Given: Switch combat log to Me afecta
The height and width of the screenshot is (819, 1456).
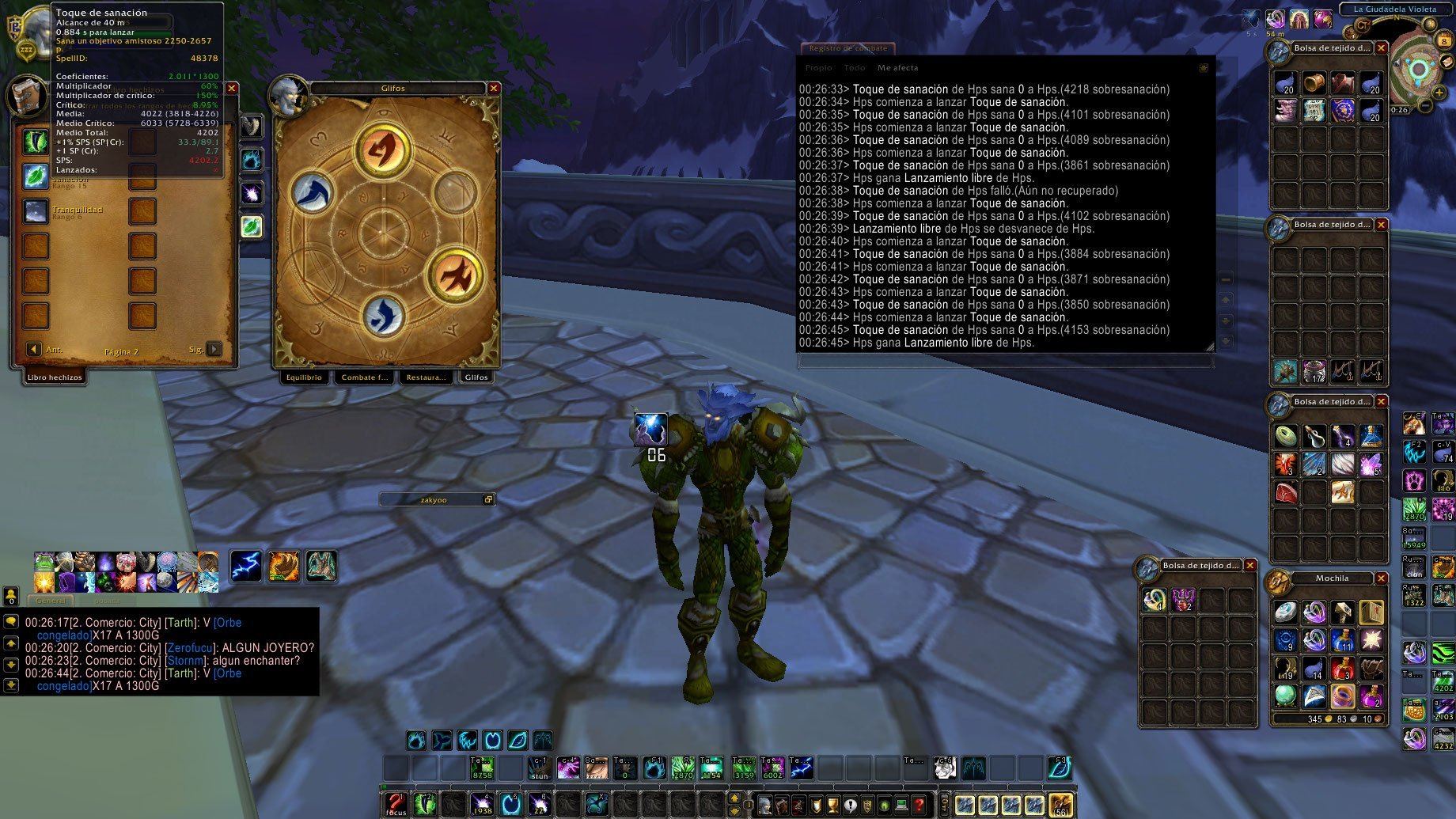Looking at the screenshot, I should pos(897,68).
